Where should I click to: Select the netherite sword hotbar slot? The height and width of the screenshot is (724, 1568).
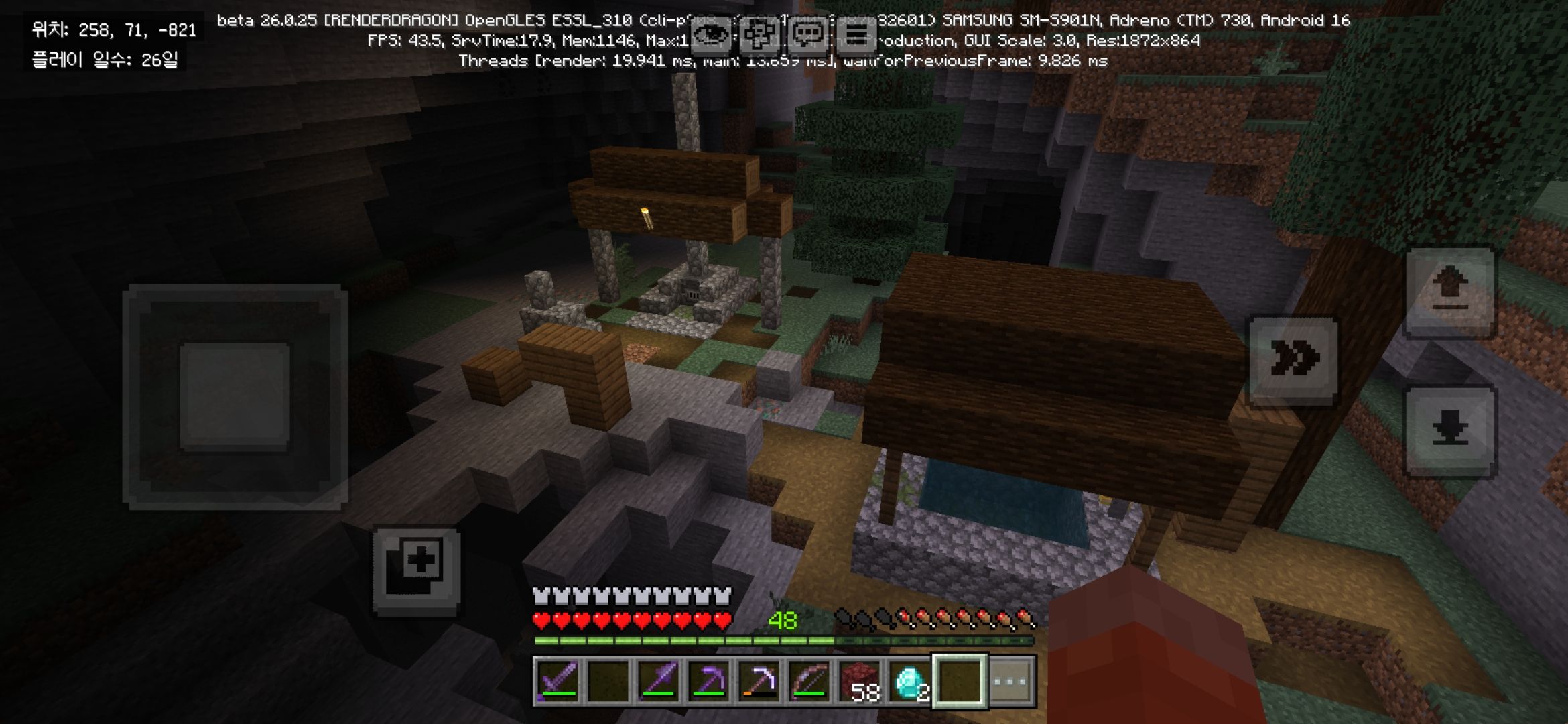tap(558, 682)
